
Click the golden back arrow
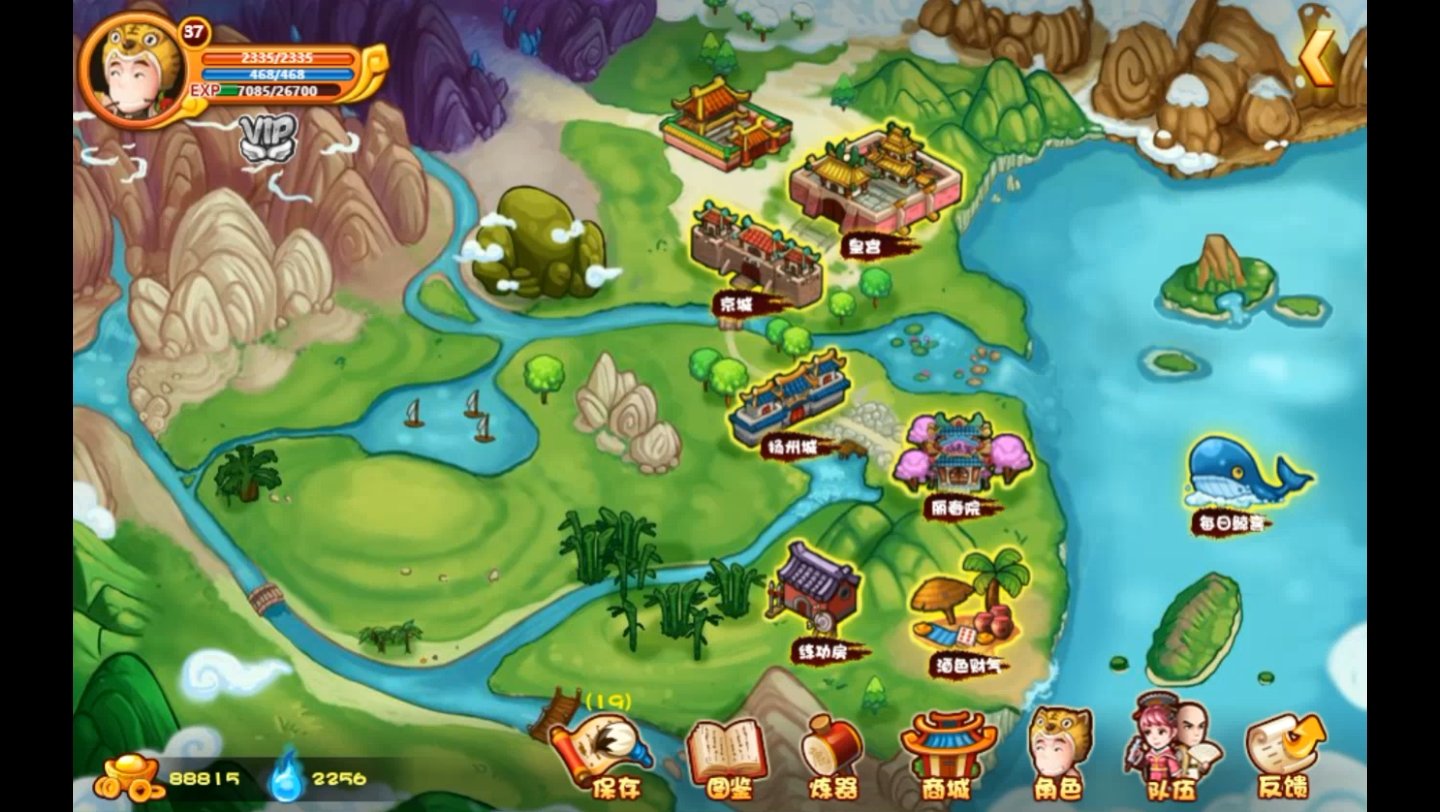pyautogui.click(x=1318, y=57)
